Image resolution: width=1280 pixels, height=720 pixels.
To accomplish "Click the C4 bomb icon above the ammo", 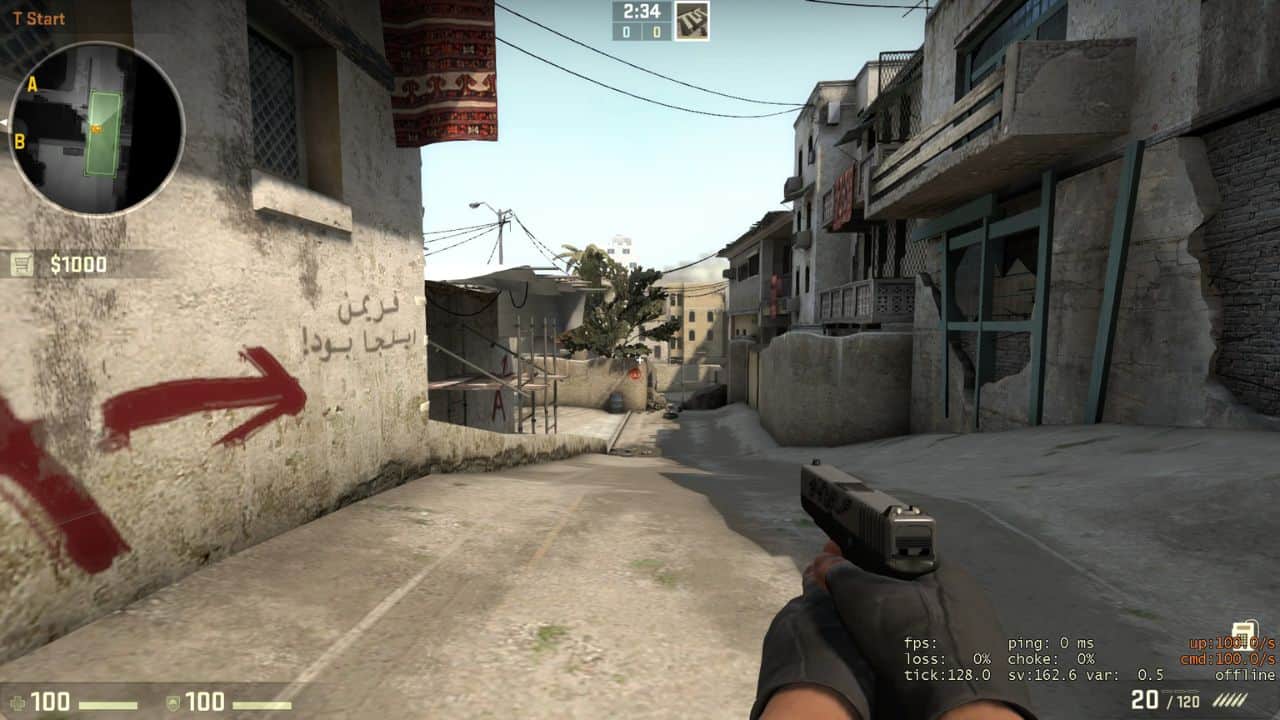I will coord(1243,632).
